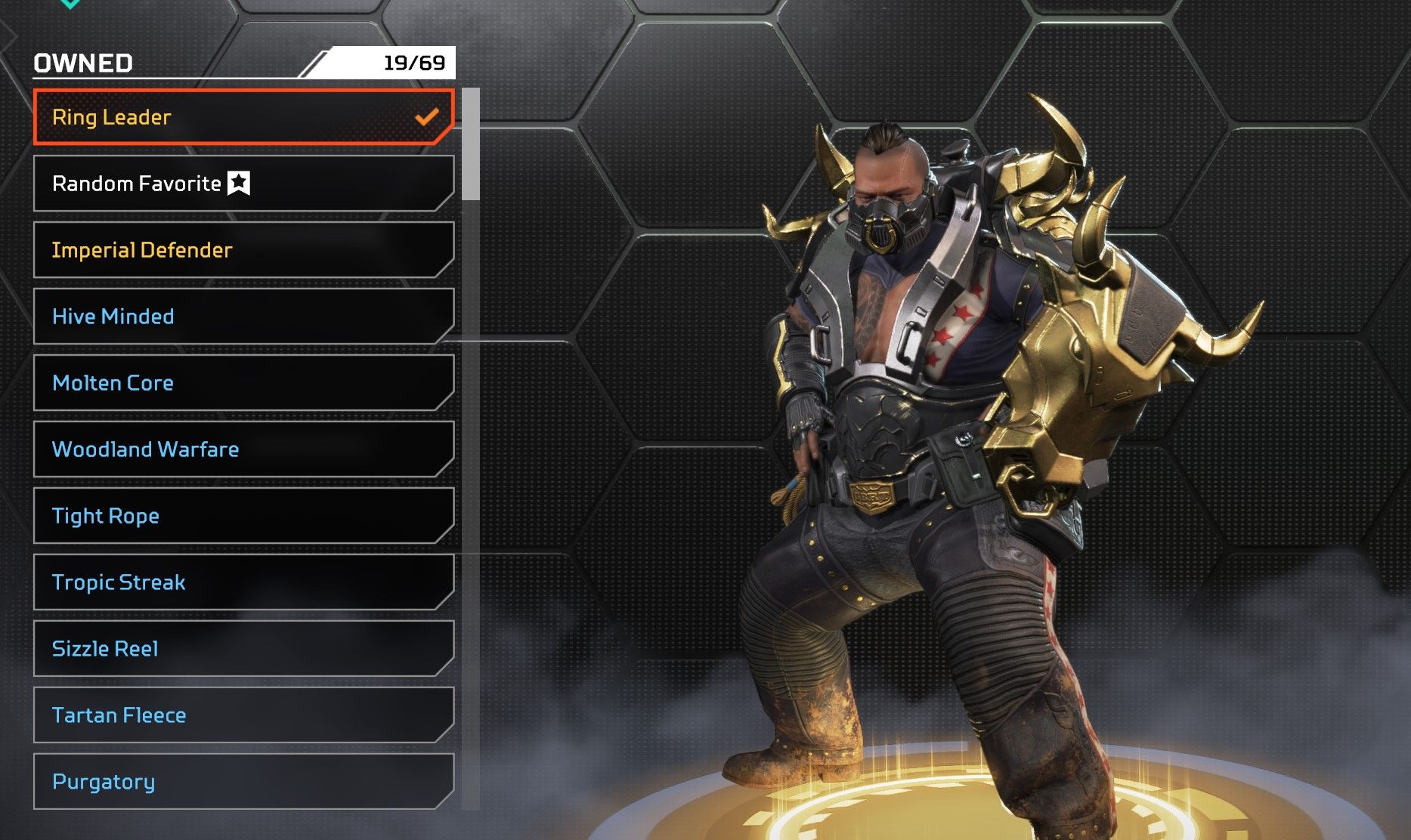Image resolution: width=1411 pixels, height=840 pixels.
Task: Pick the Hive Minded skin
Action: (243, 317)
